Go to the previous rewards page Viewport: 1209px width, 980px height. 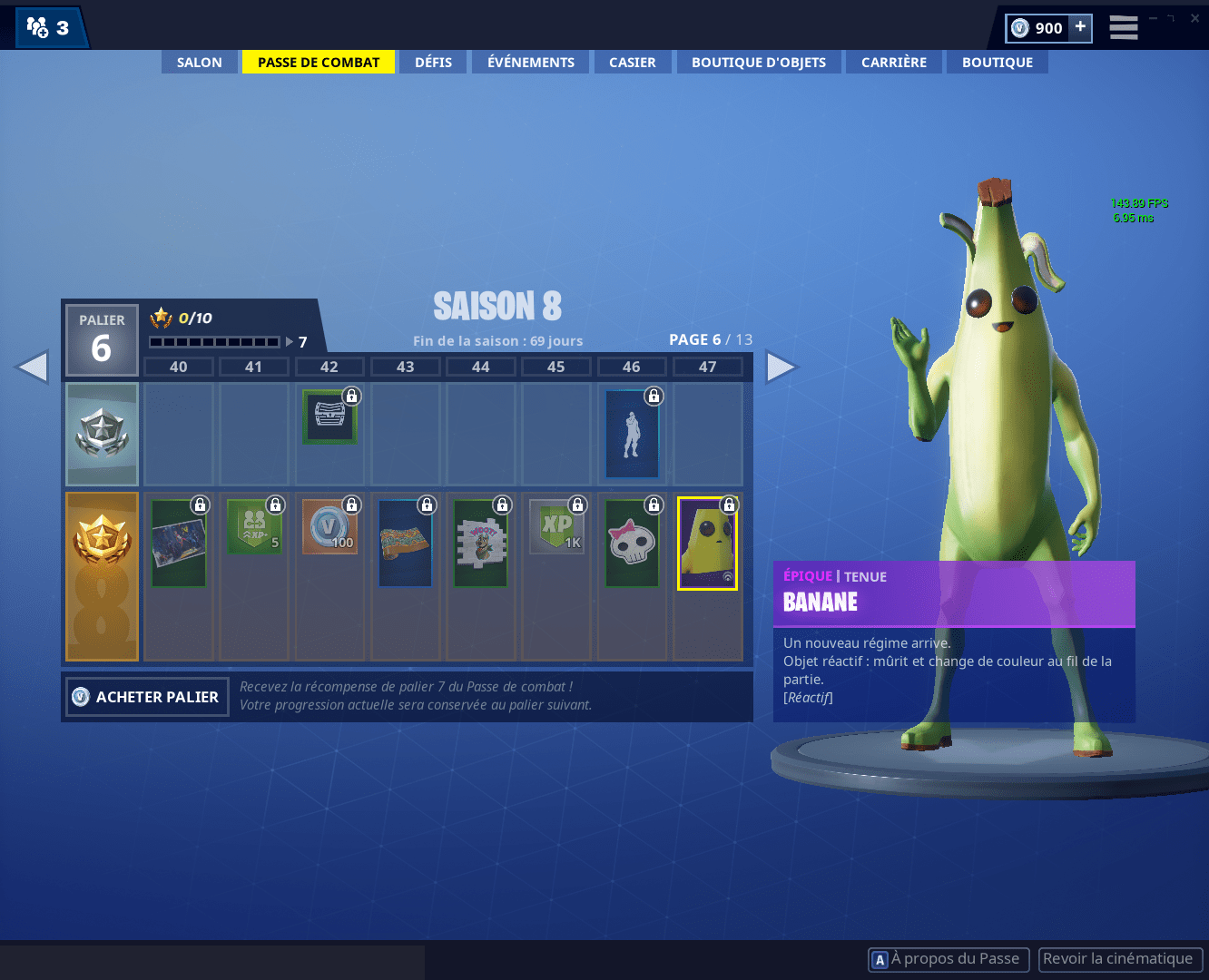pos(33,367)
